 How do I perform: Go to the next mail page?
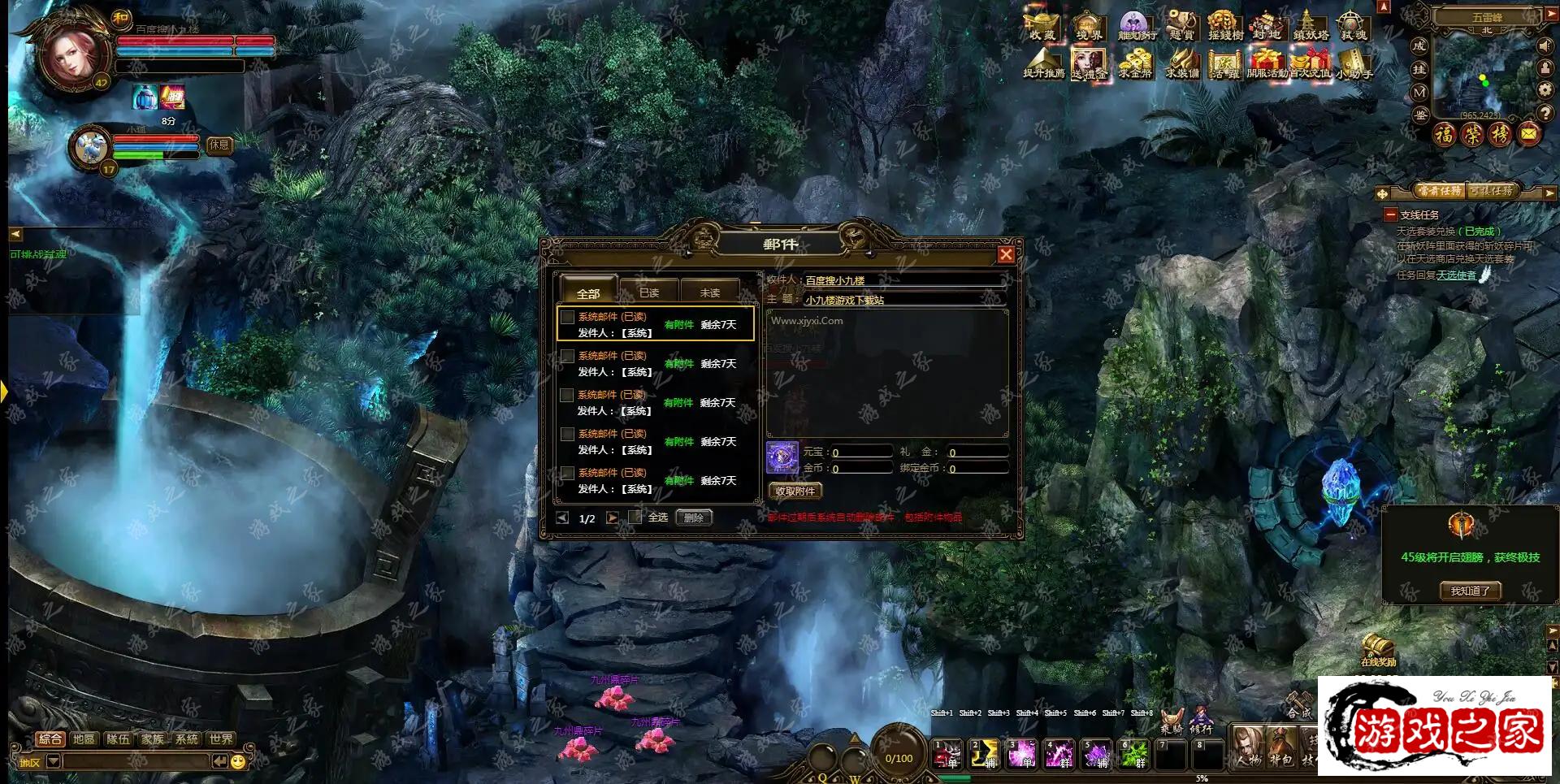coord(612,518)
